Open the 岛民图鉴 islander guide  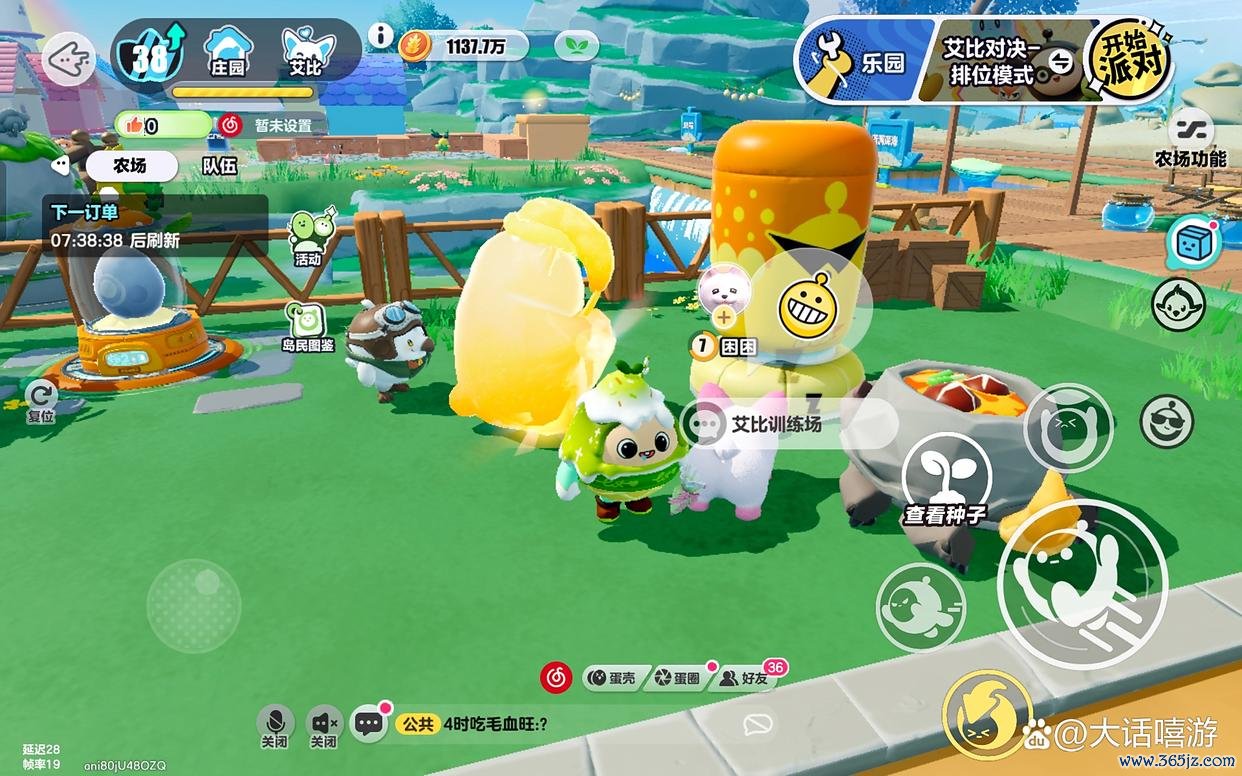(x=308, y=326)
